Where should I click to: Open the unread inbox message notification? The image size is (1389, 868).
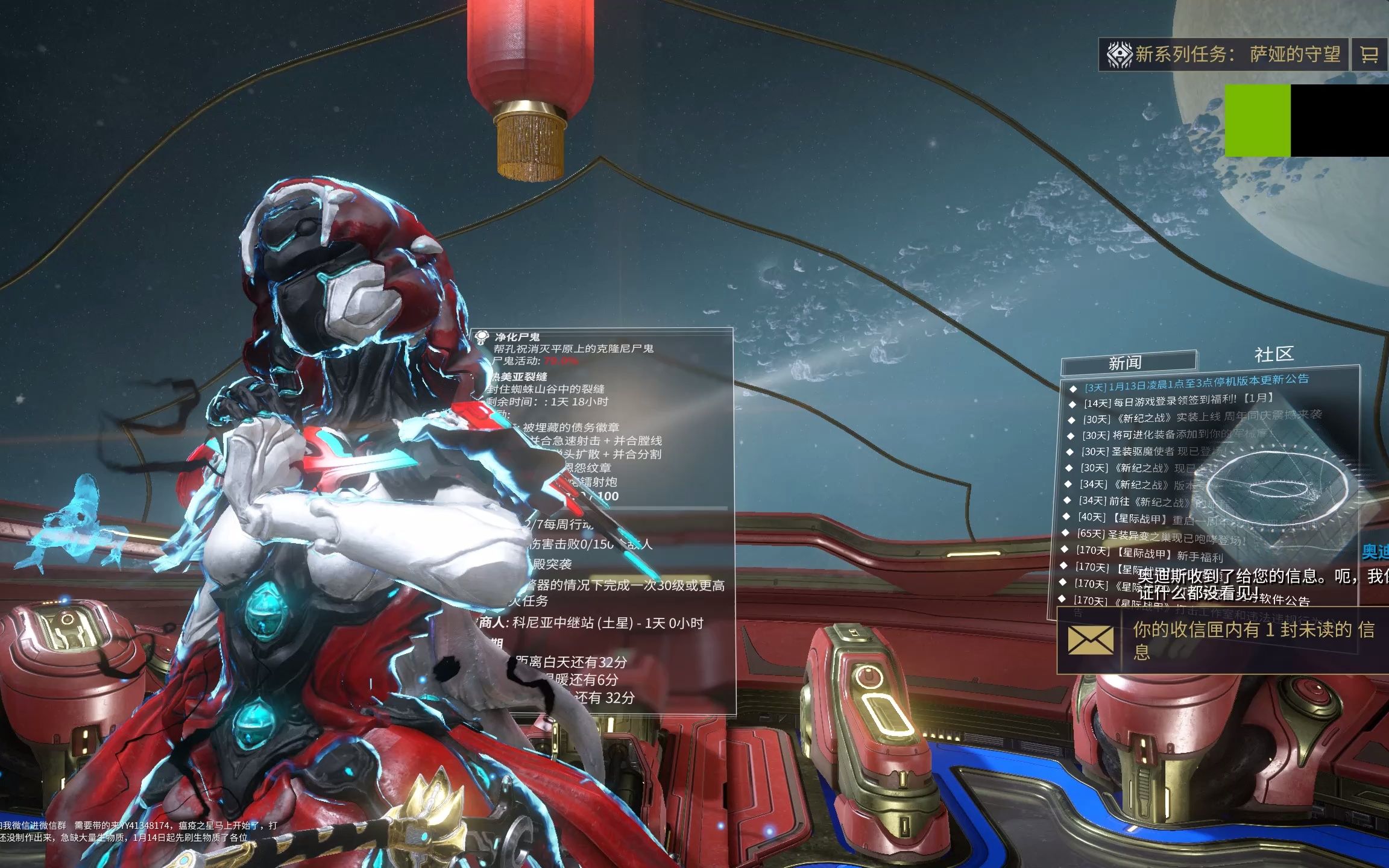pos(1224,640)
